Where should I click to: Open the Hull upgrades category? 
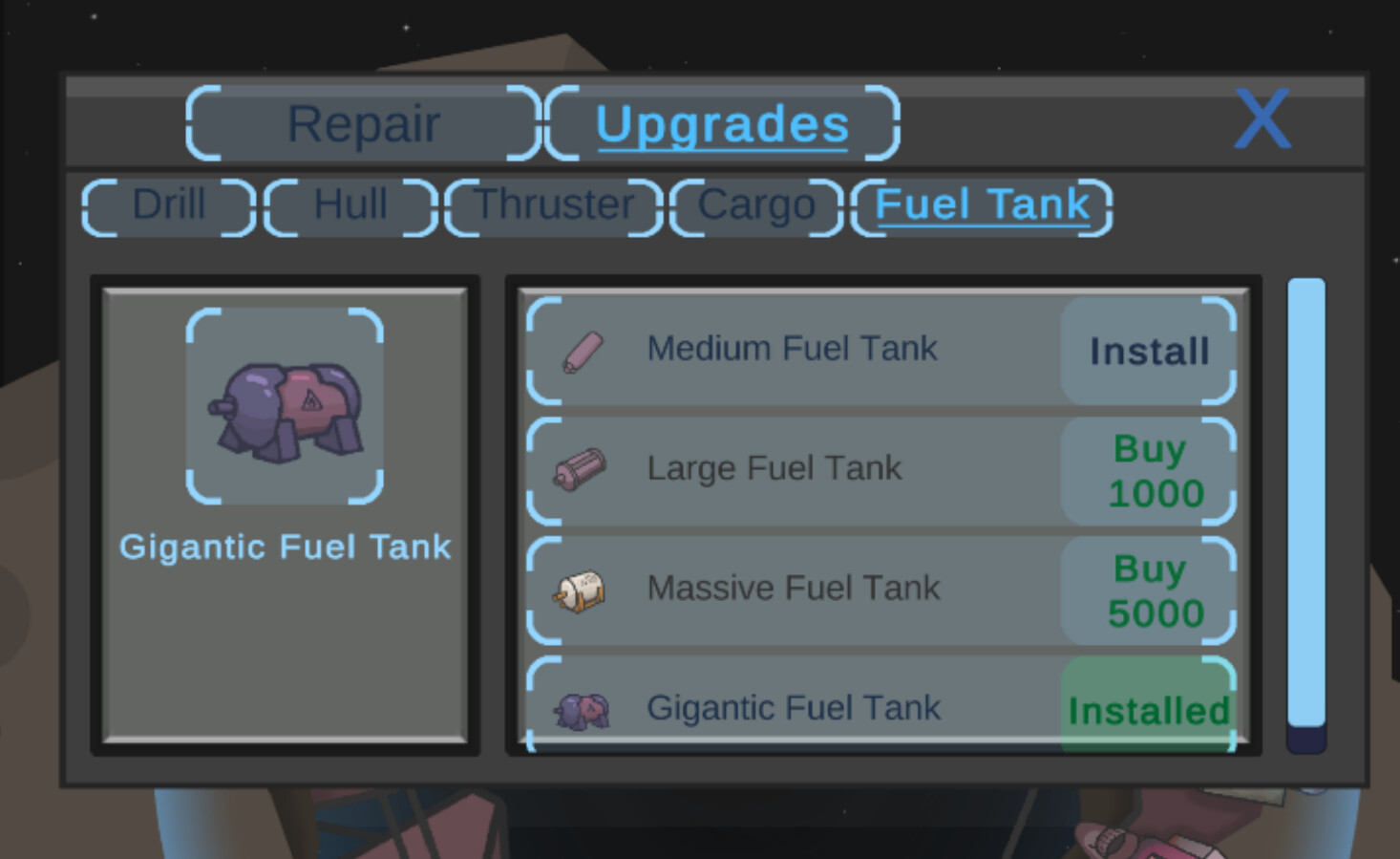tap(350, 204)
